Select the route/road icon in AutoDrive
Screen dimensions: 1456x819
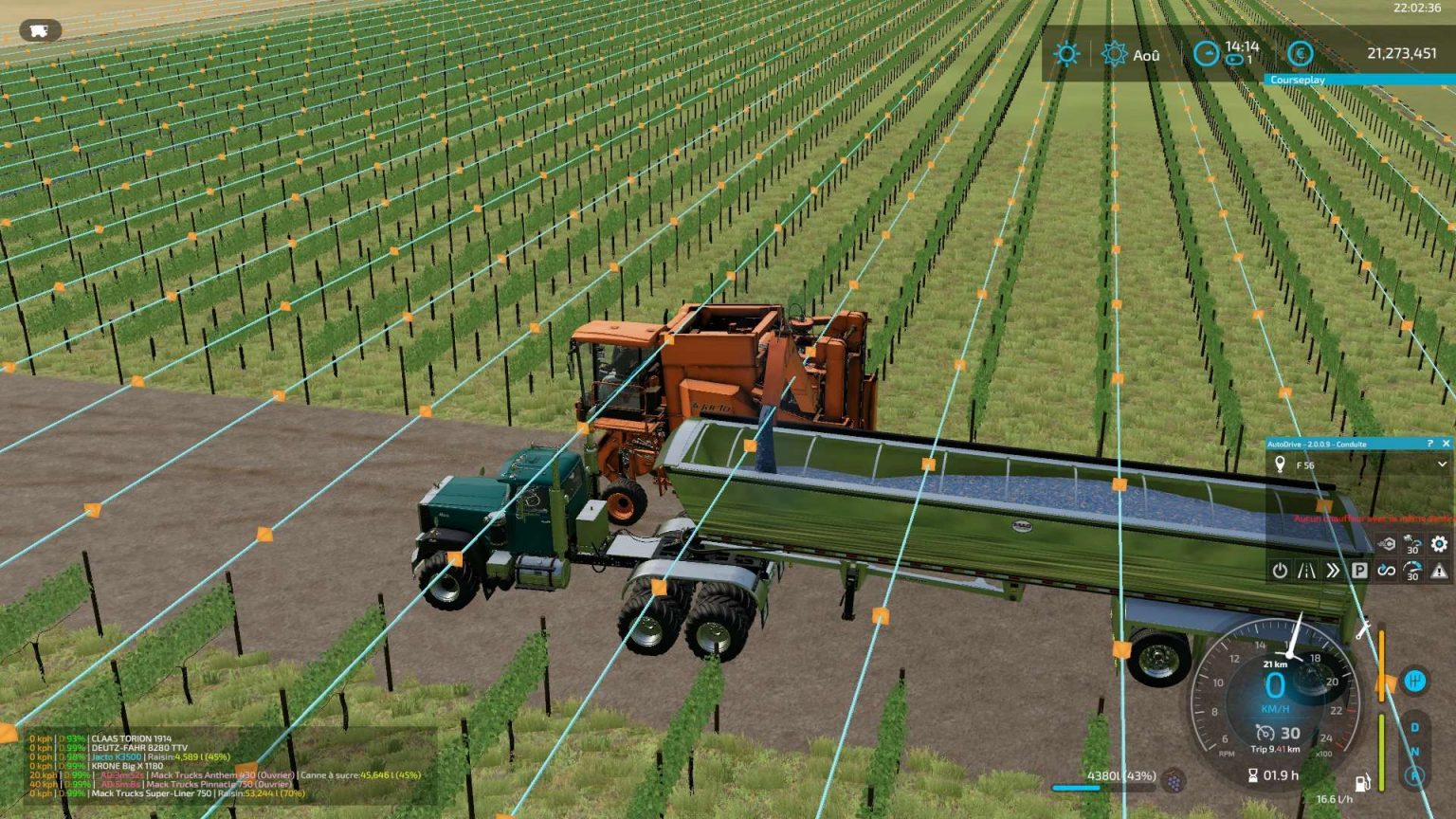coord(1306,571)
